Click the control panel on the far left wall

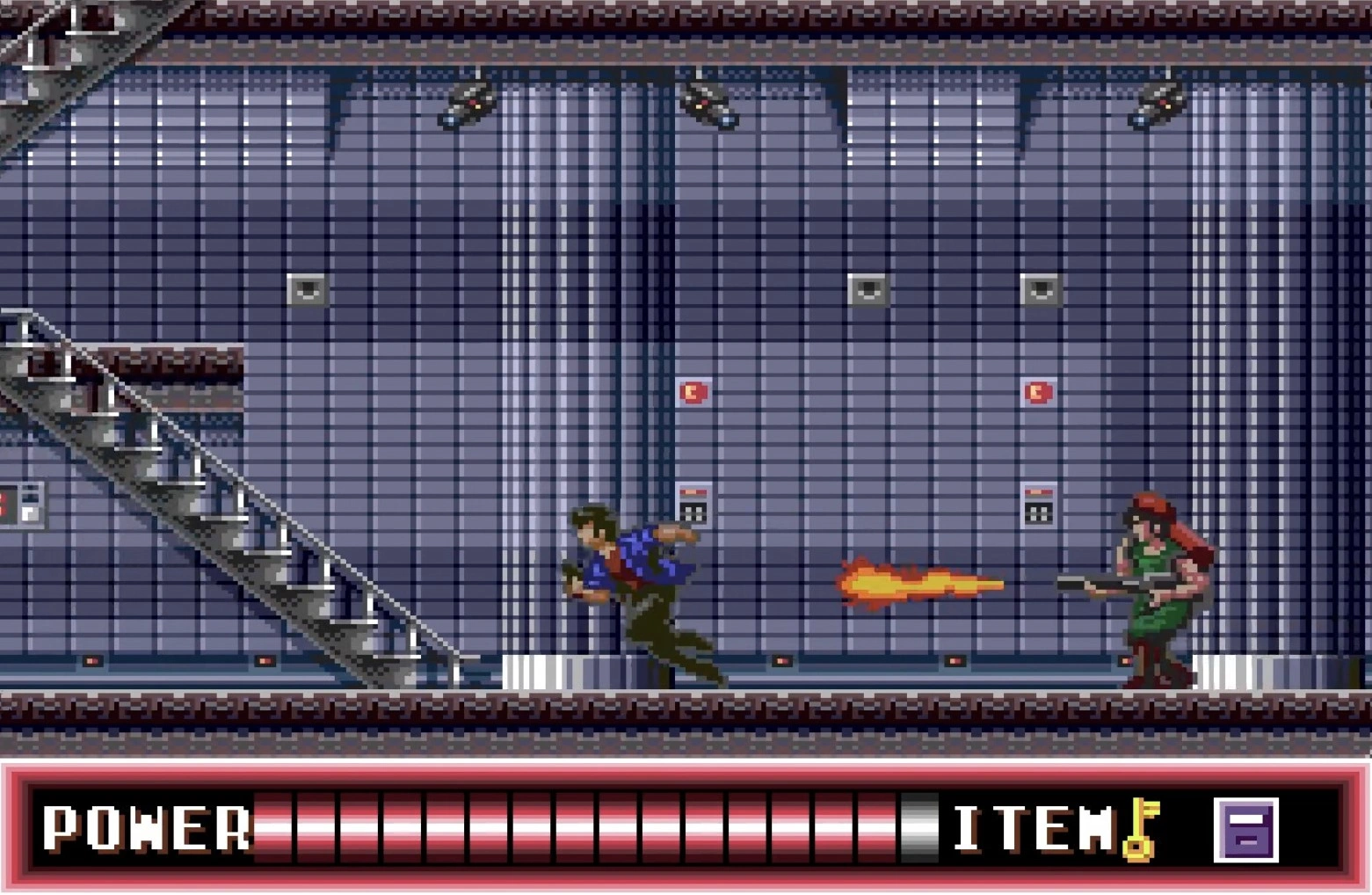pos(21,504)
